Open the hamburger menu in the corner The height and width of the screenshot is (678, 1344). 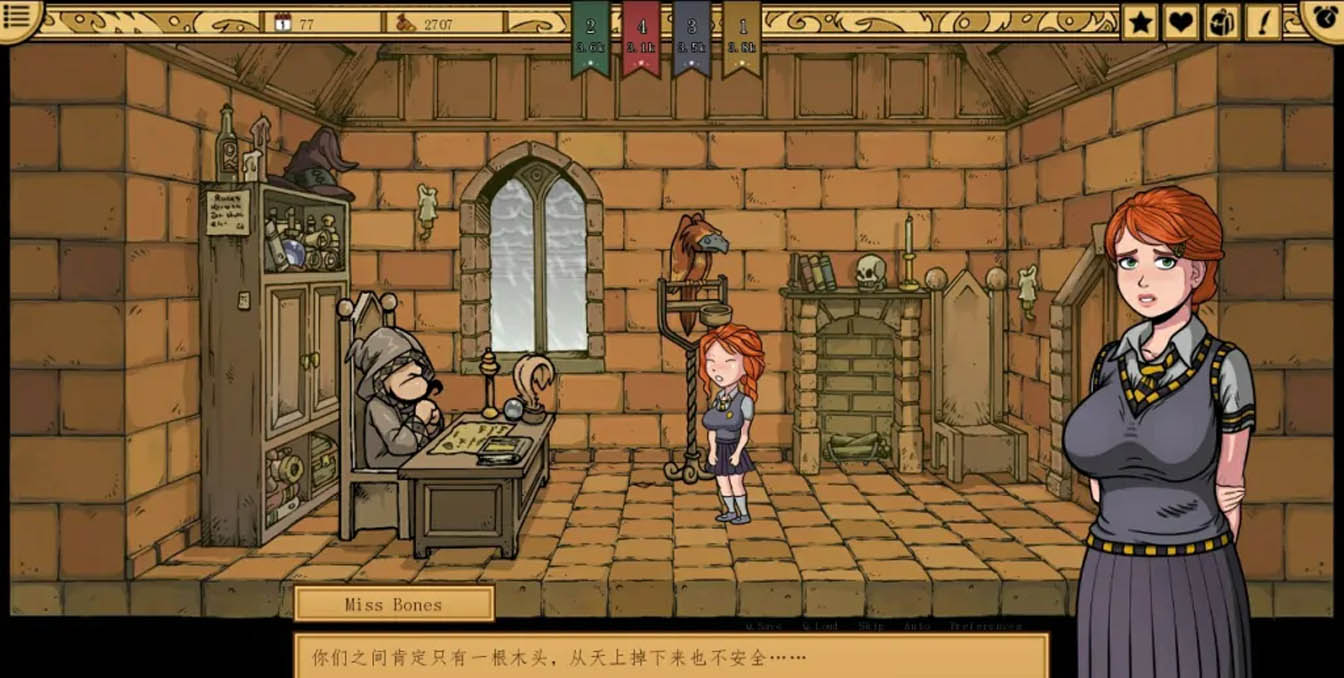[19, 17]
